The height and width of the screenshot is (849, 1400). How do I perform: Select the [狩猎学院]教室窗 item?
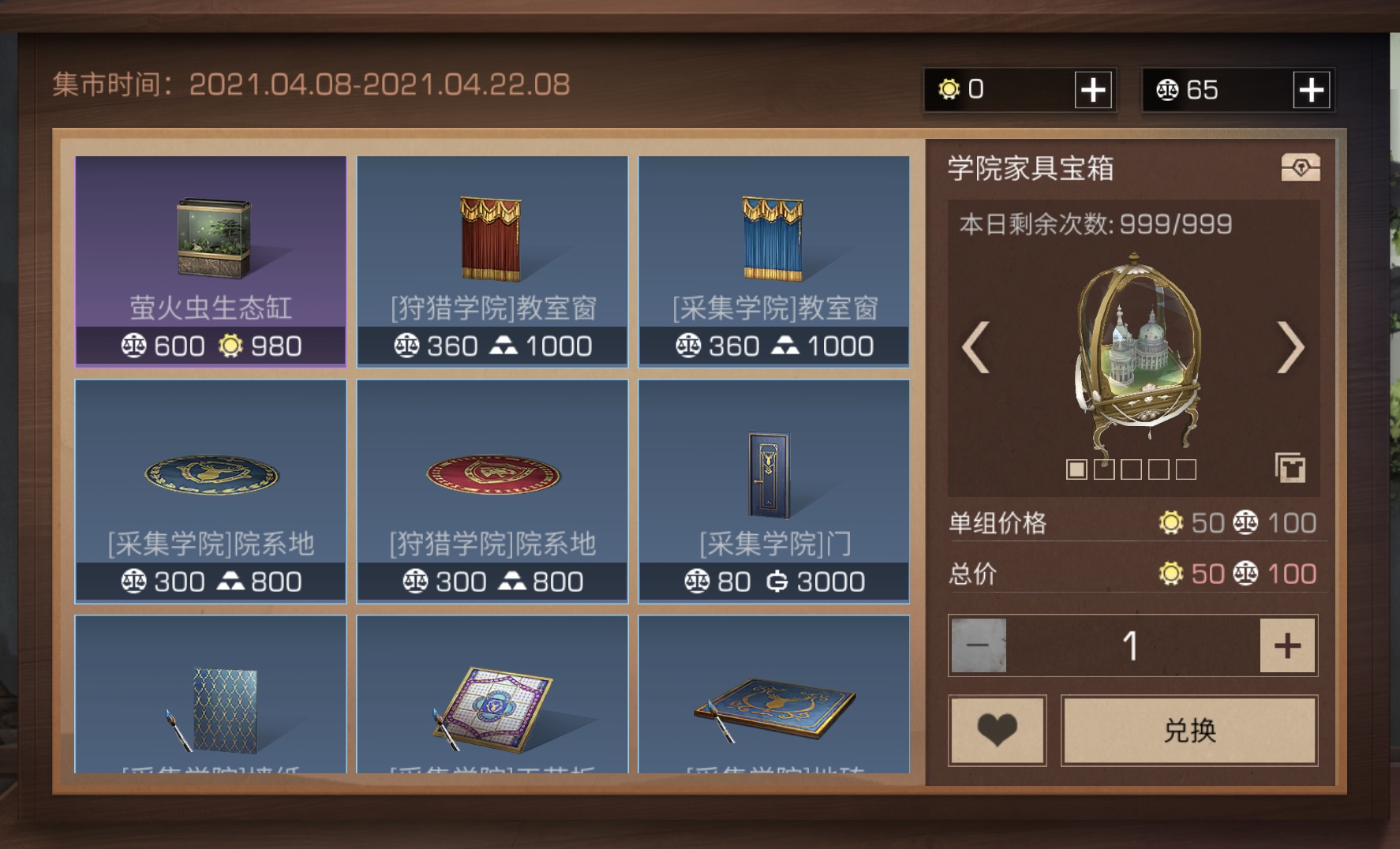(491, 260)
